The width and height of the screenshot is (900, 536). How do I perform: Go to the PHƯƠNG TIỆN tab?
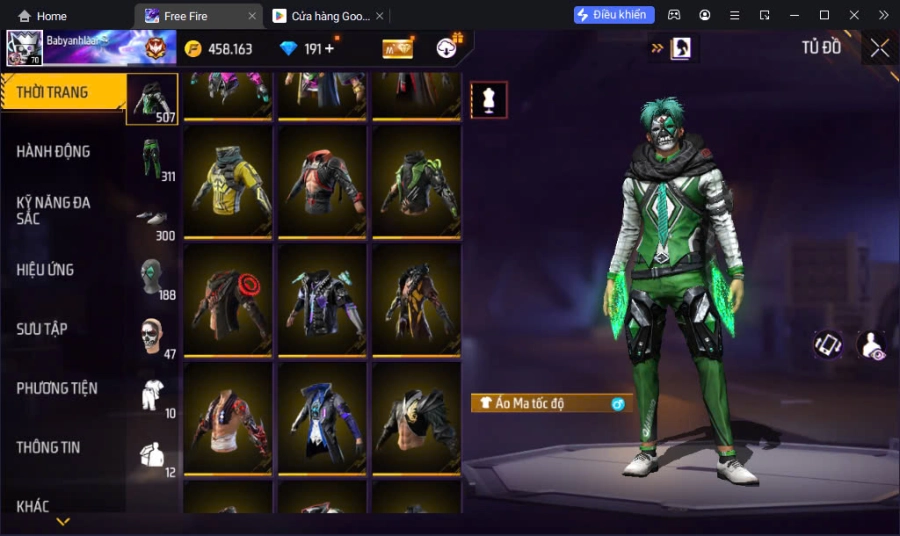point(58,388)
